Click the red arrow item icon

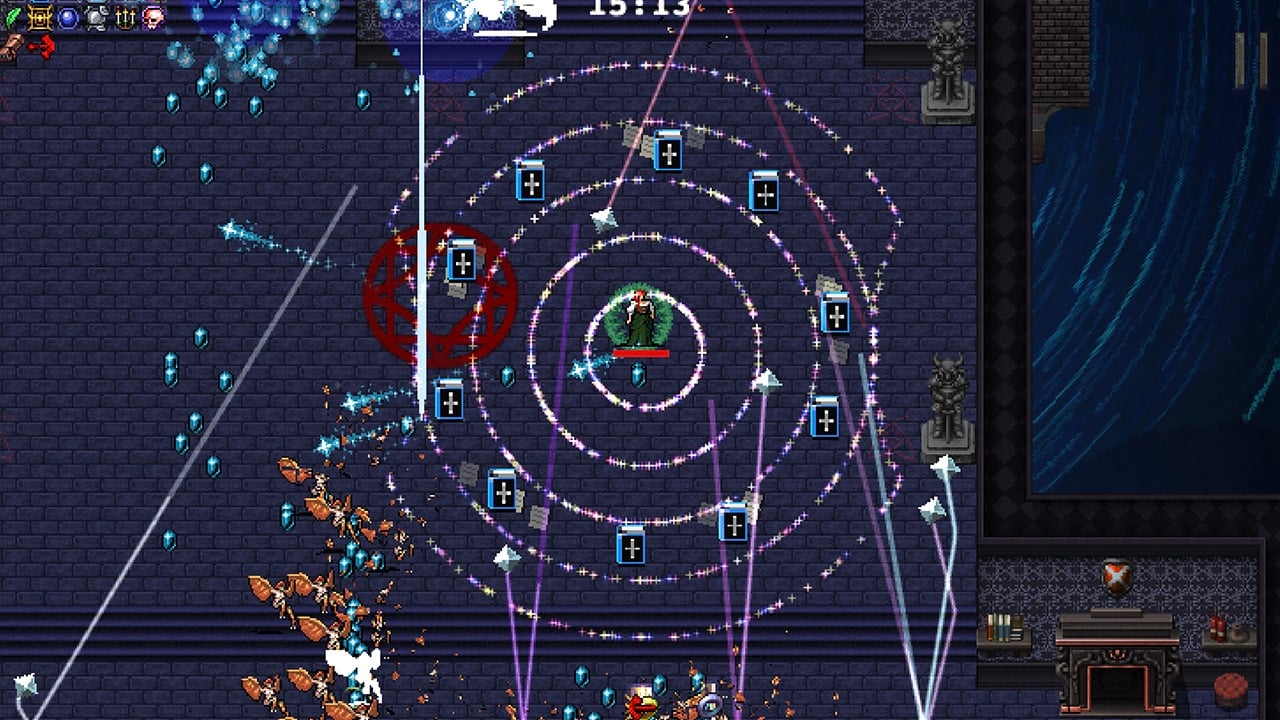[42, 46]
